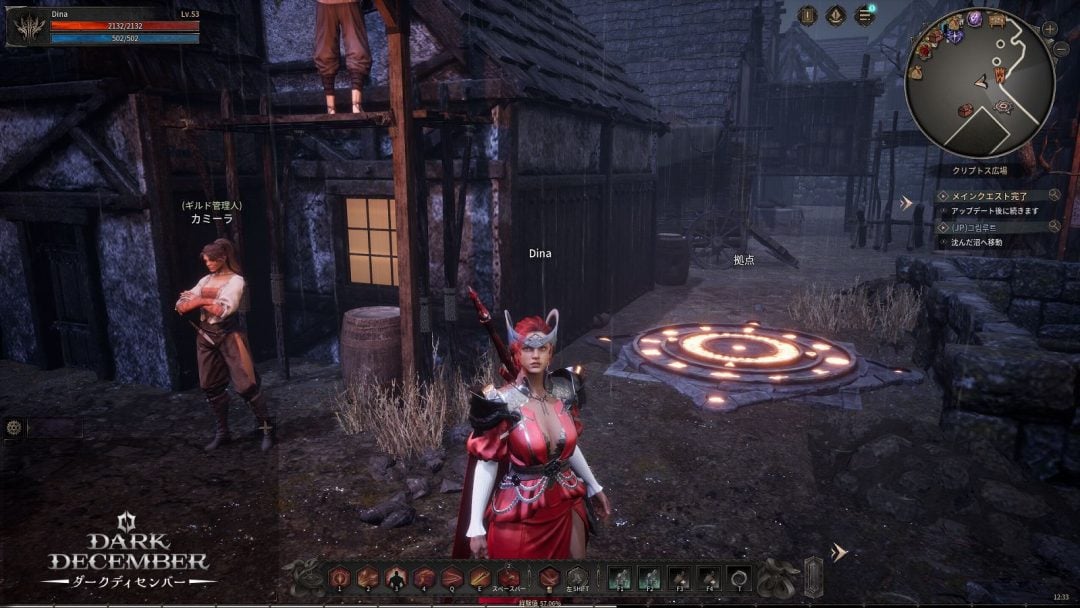Open the exclamation mark notice icon
1080x608 pixels.
808,15
